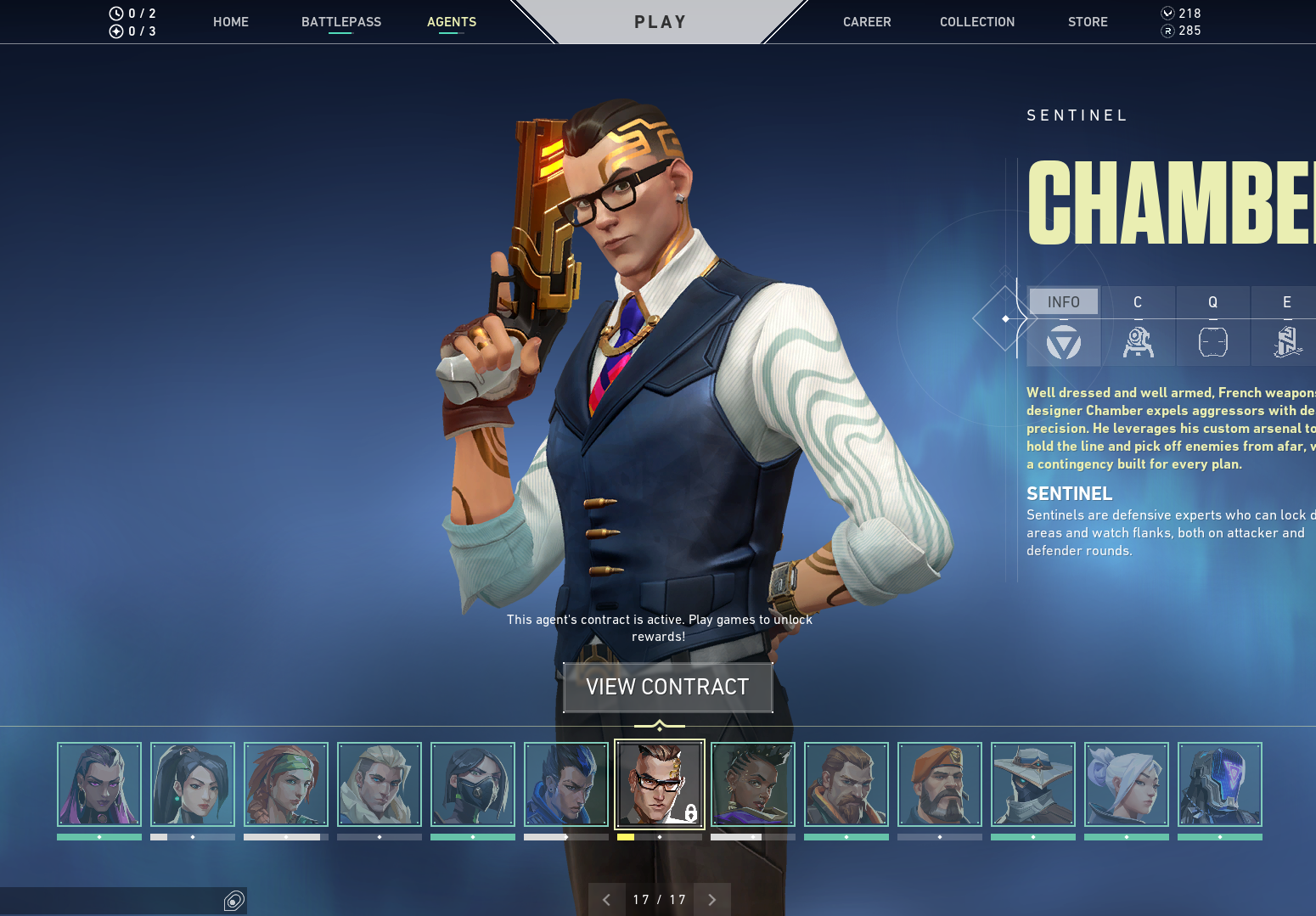The image size is (1316, 916).
Task: Choose Cypher's hat portrait
Action: (x=1033, y=784)
